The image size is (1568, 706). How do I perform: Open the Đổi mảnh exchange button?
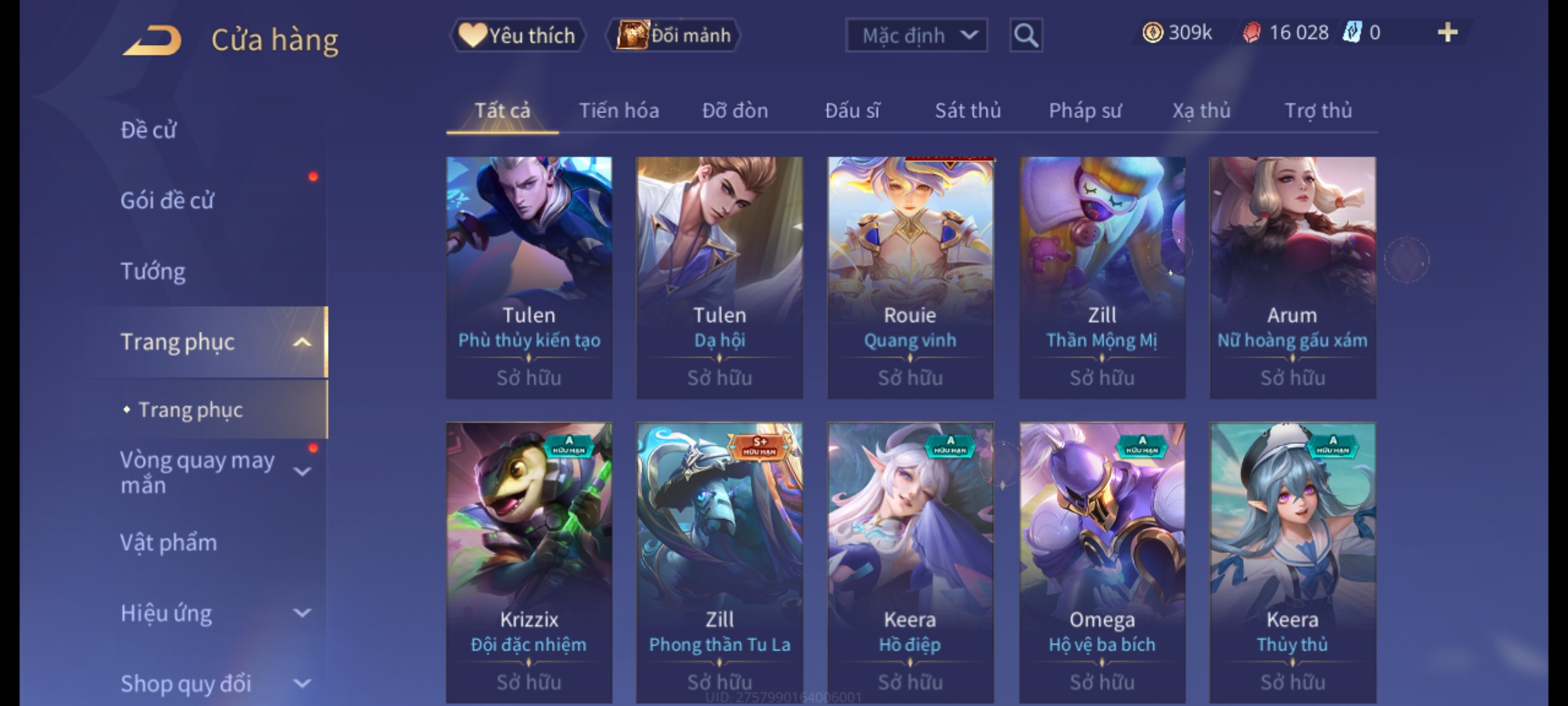(x=674, y=35)
